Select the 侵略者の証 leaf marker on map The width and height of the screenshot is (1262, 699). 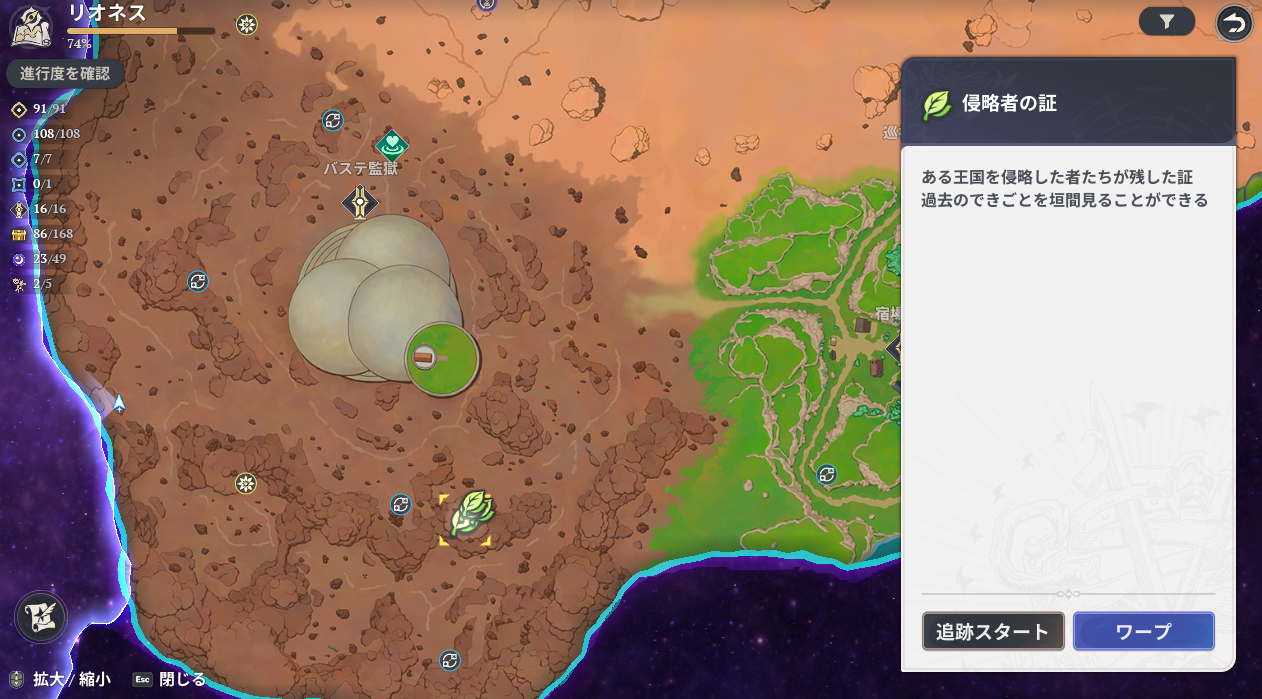point(468,516)
